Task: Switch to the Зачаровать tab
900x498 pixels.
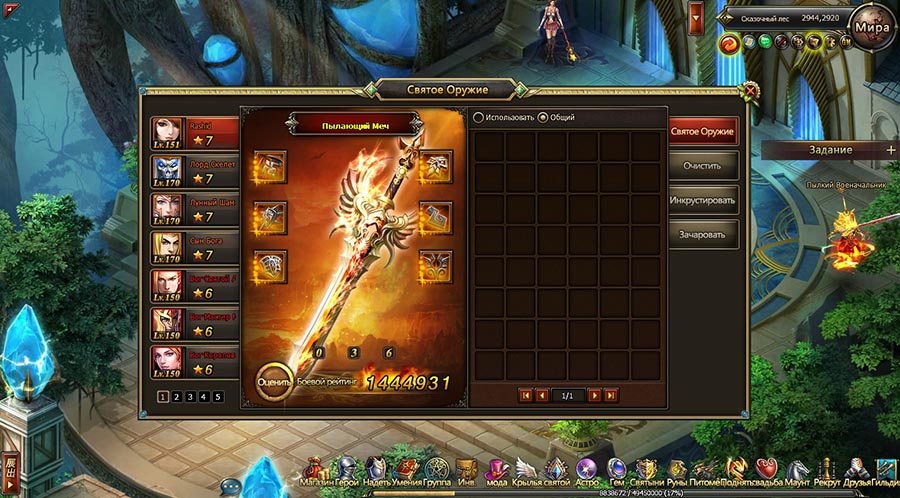Action: coord(703,235)
